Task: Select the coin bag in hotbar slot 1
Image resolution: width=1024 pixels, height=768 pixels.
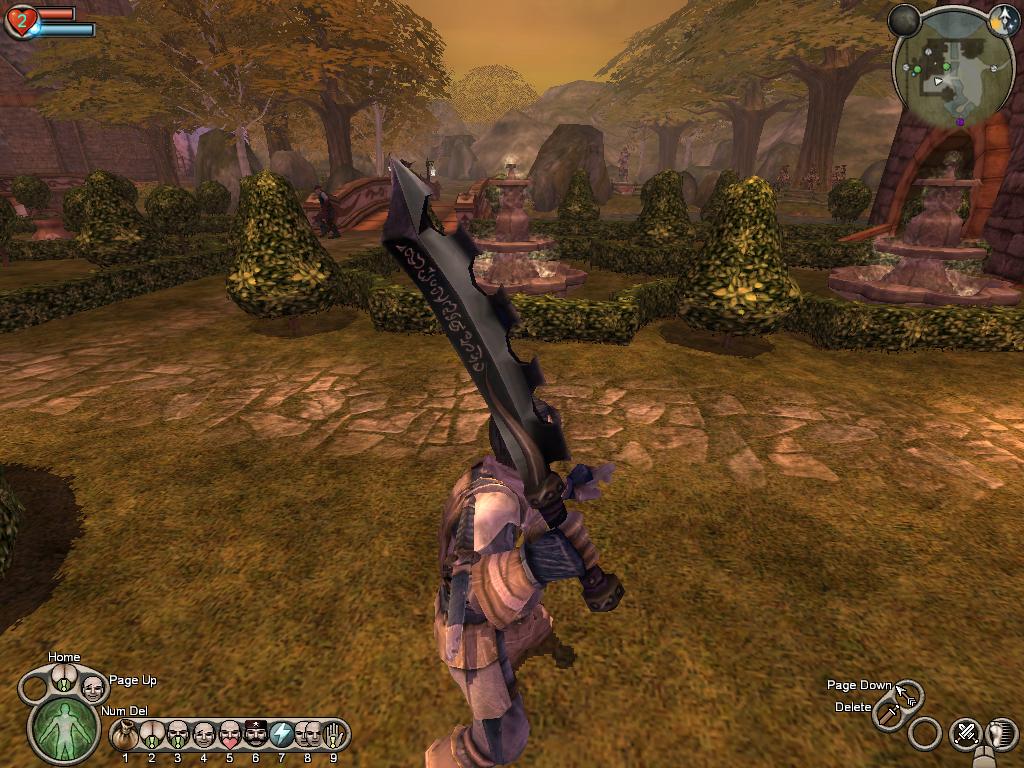Action: coord(125,735)
